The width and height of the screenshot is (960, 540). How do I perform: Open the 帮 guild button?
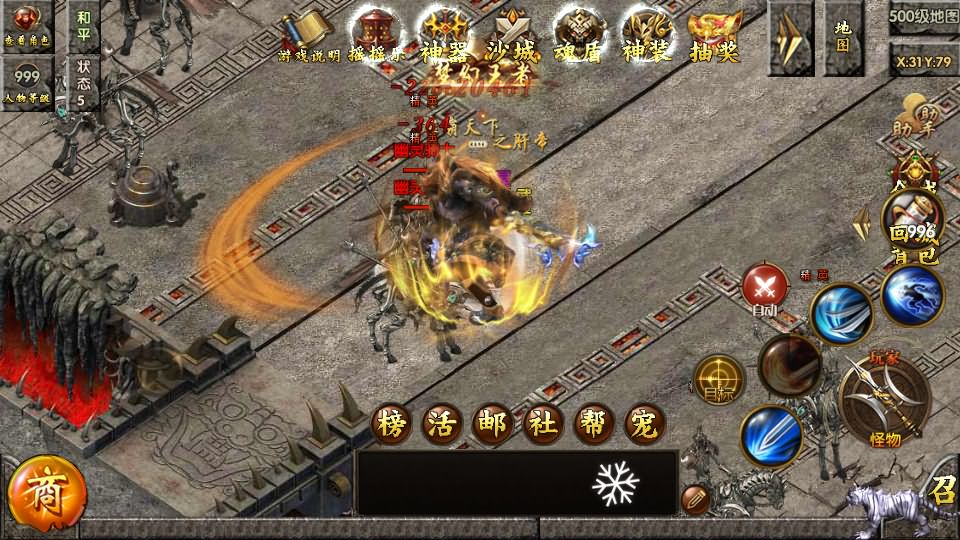click(594, 425)
